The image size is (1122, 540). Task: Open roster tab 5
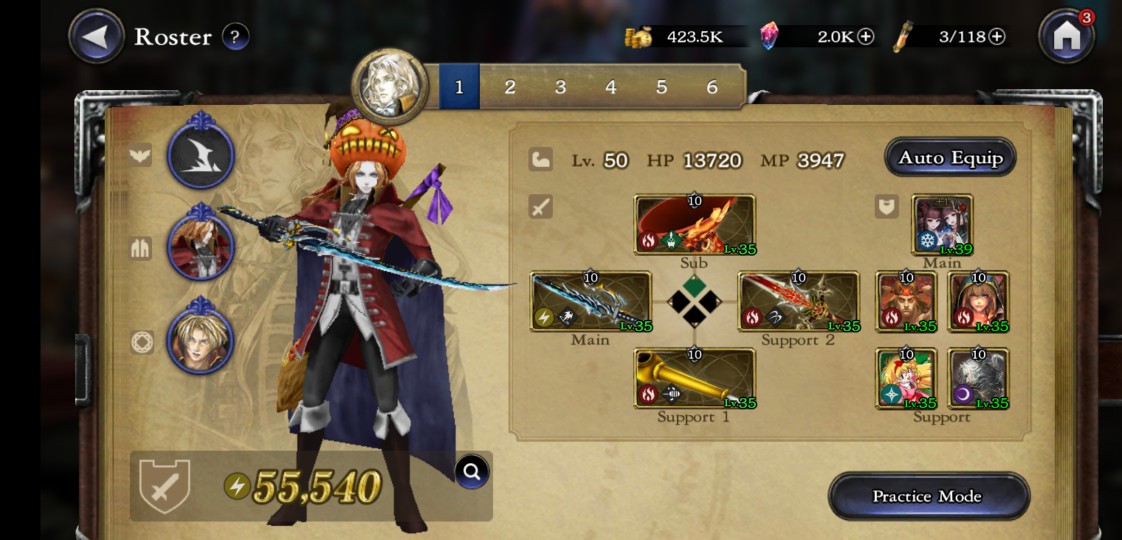click(661, 87)
